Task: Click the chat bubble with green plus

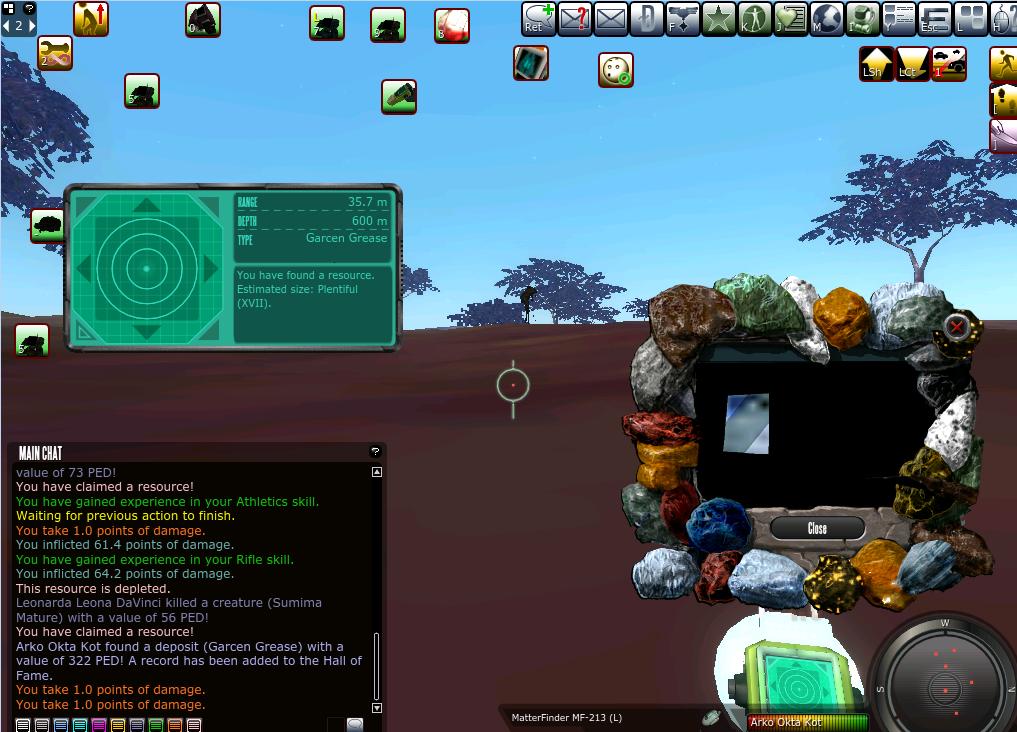Action: pyautogui.click(x=538, y=19)
